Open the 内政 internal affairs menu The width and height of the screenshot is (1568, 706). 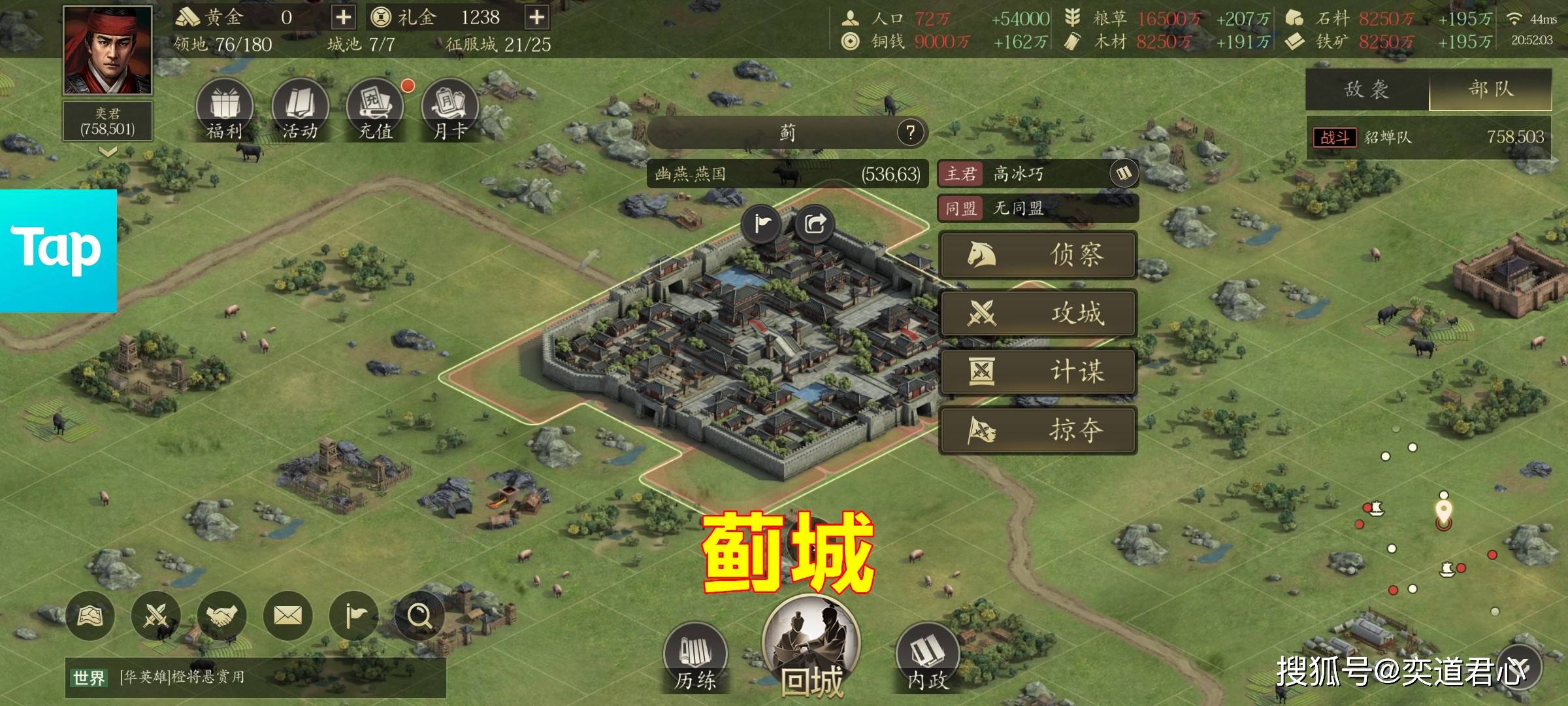[928, 657]
